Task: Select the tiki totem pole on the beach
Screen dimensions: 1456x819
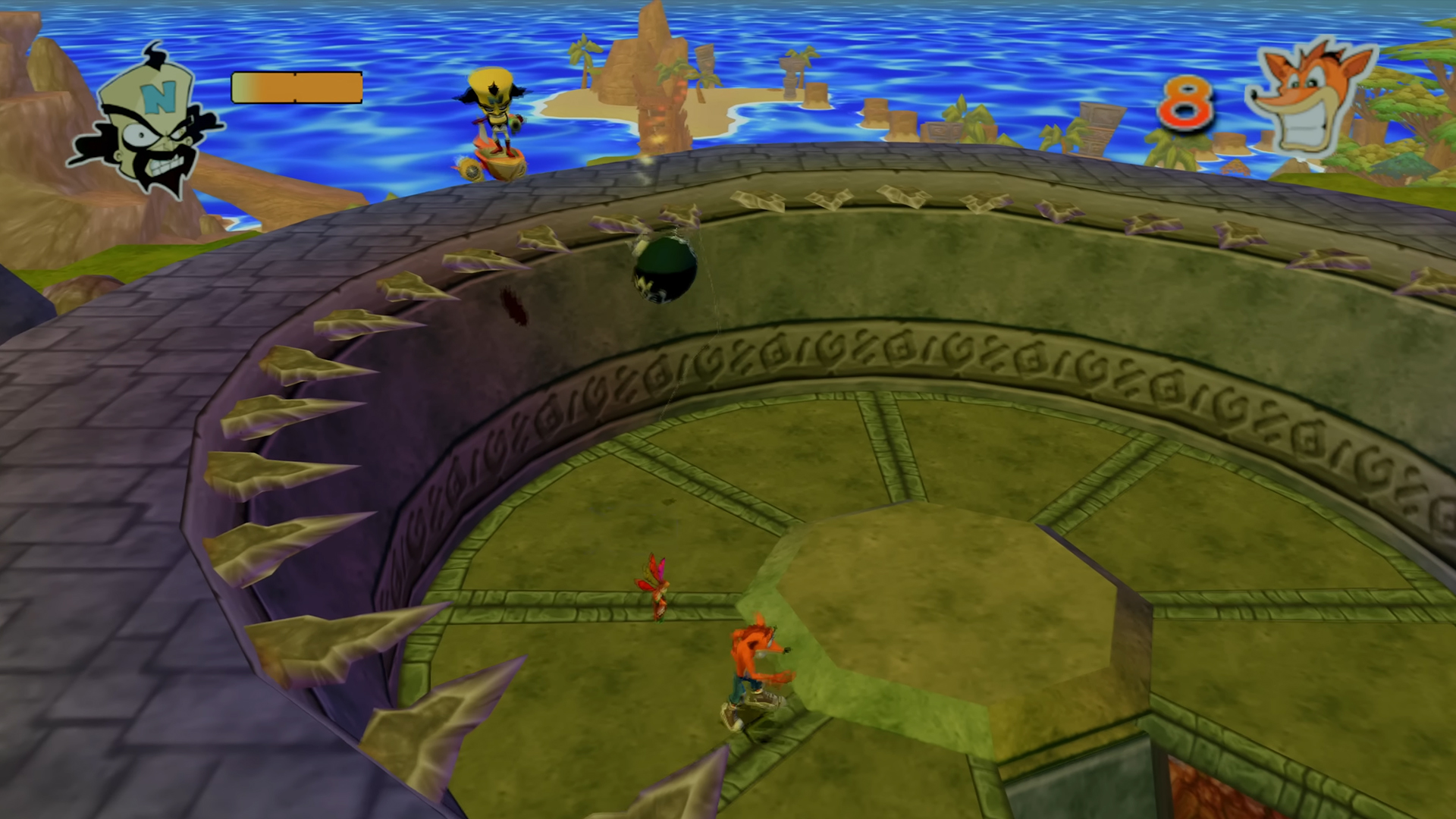Action: (x=707, y=61)
